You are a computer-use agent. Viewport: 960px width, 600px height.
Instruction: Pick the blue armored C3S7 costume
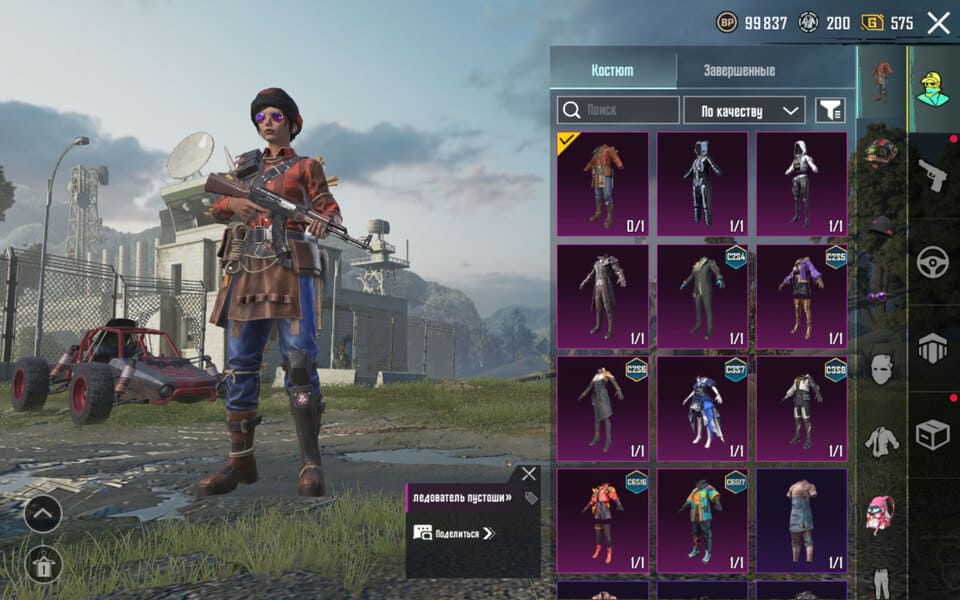click(x=702, y=408)
